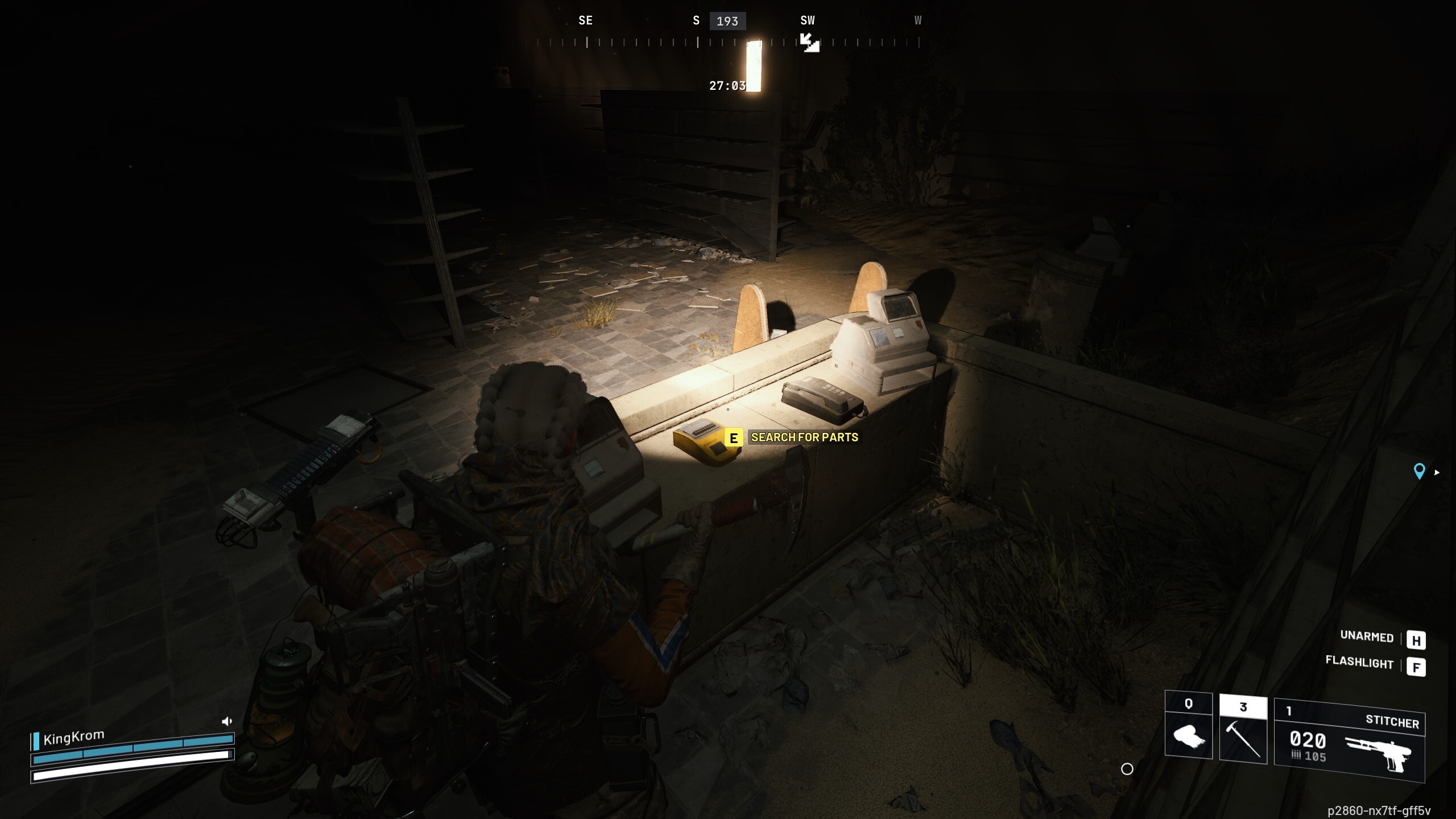Click the circular reticle indicator near the hotbar
The height and width of the screenshot is (819, 1456).
pos(1128,769)
